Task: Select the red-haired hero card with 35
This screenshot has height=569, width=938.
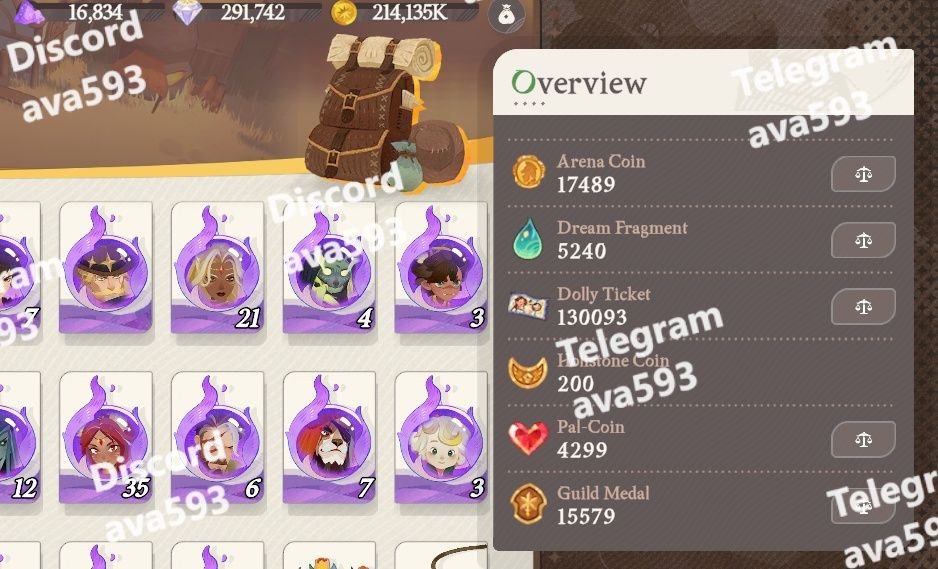Action: click(x=106, y=437)
